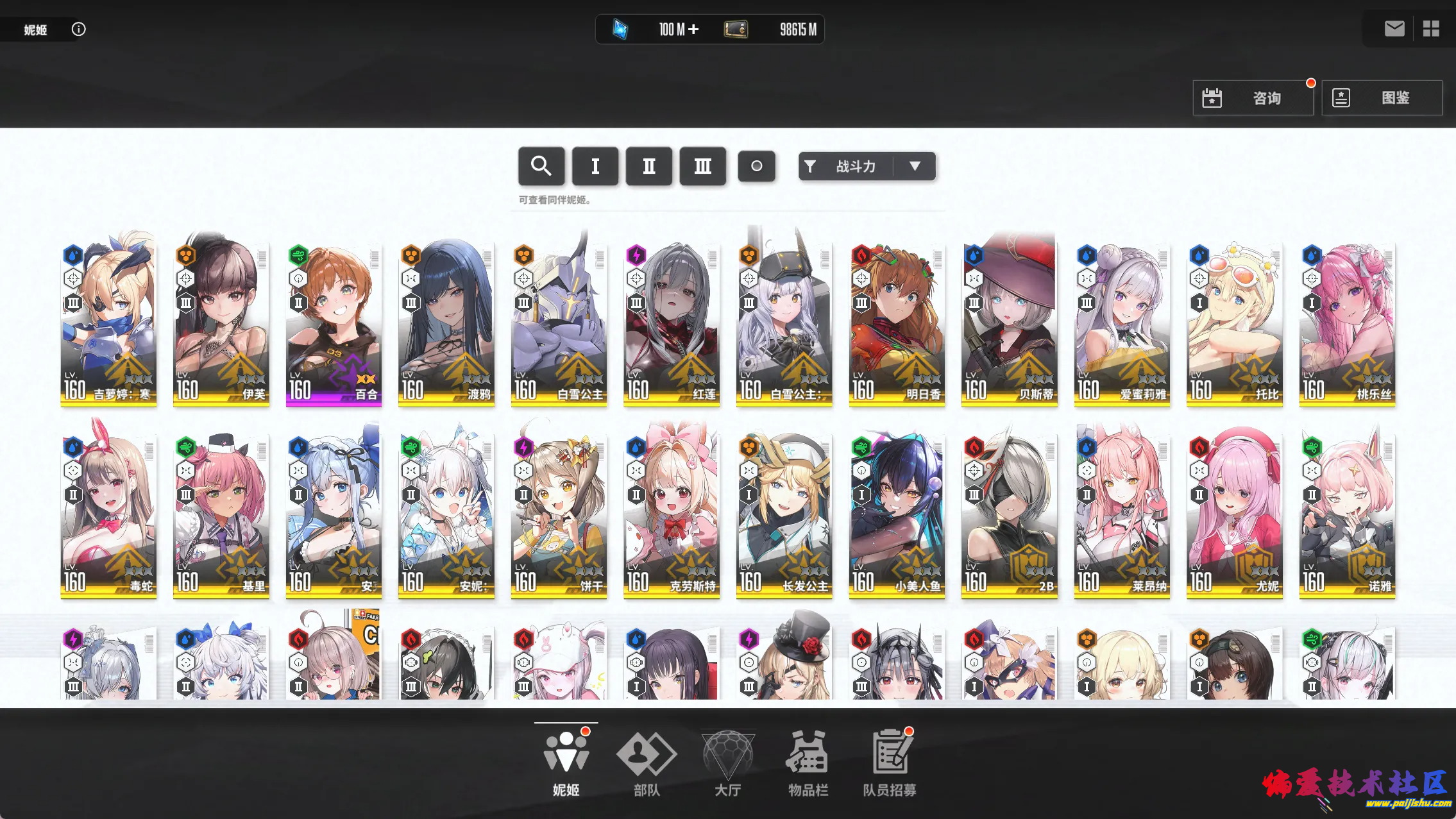Switch to the 妮姬 tab in bottom navigation
Image resolution: width=1456 pixels, height=819 pixels.
tap(565, 757)
